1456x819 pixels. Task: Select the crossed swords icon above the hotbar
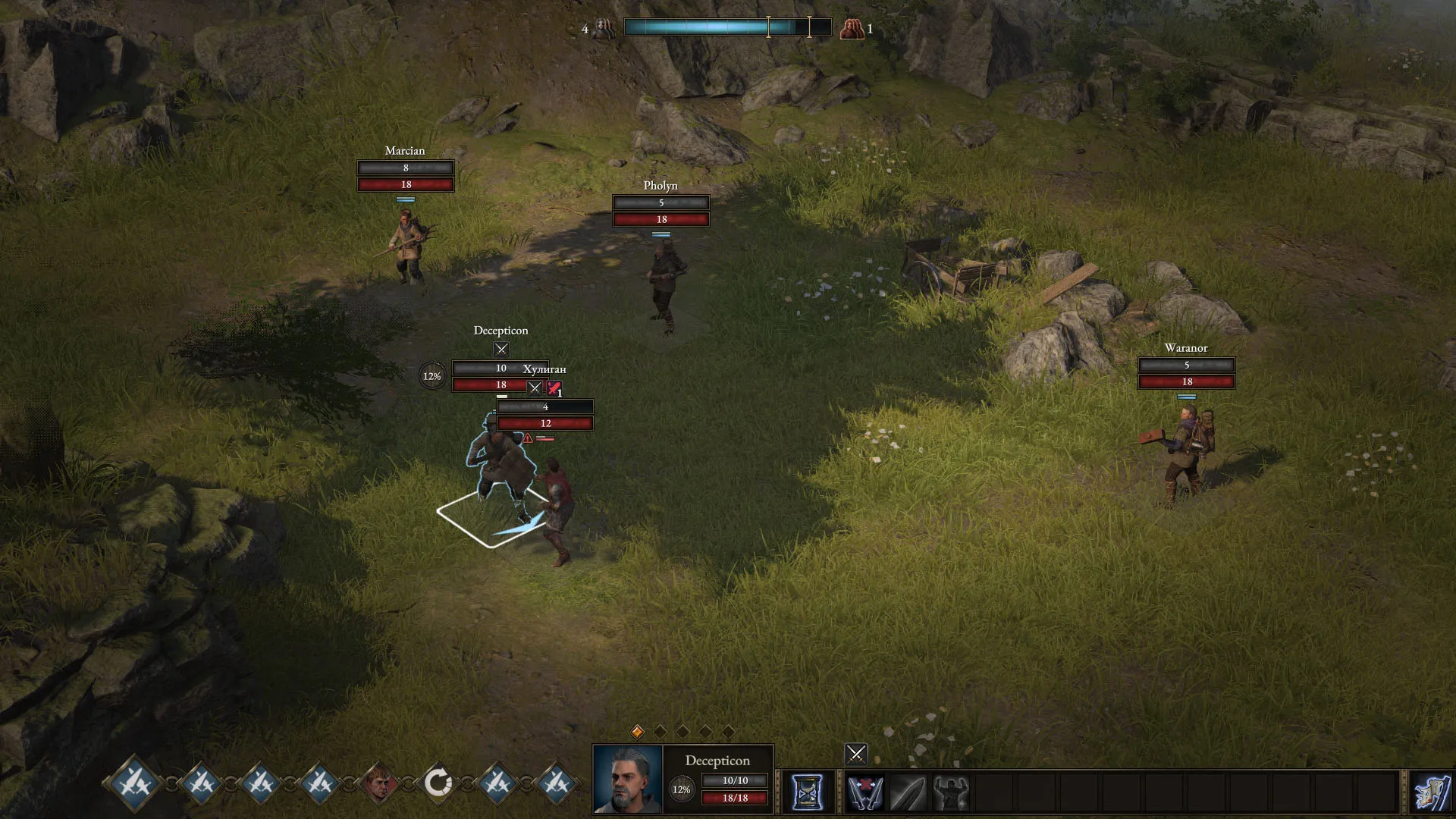point(856,754)
